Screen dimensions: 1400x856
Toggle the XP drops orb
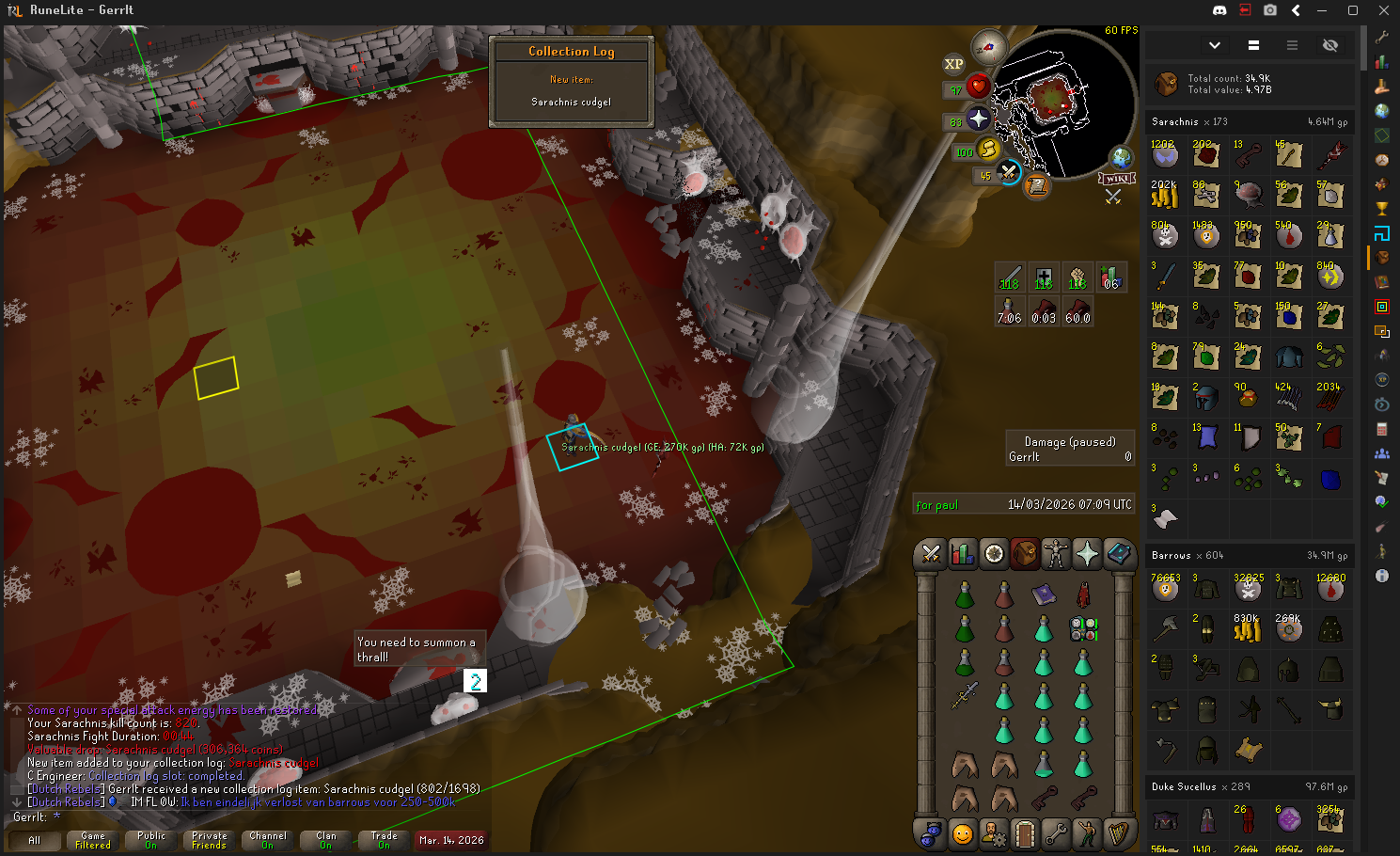click(x=953, y=64)
